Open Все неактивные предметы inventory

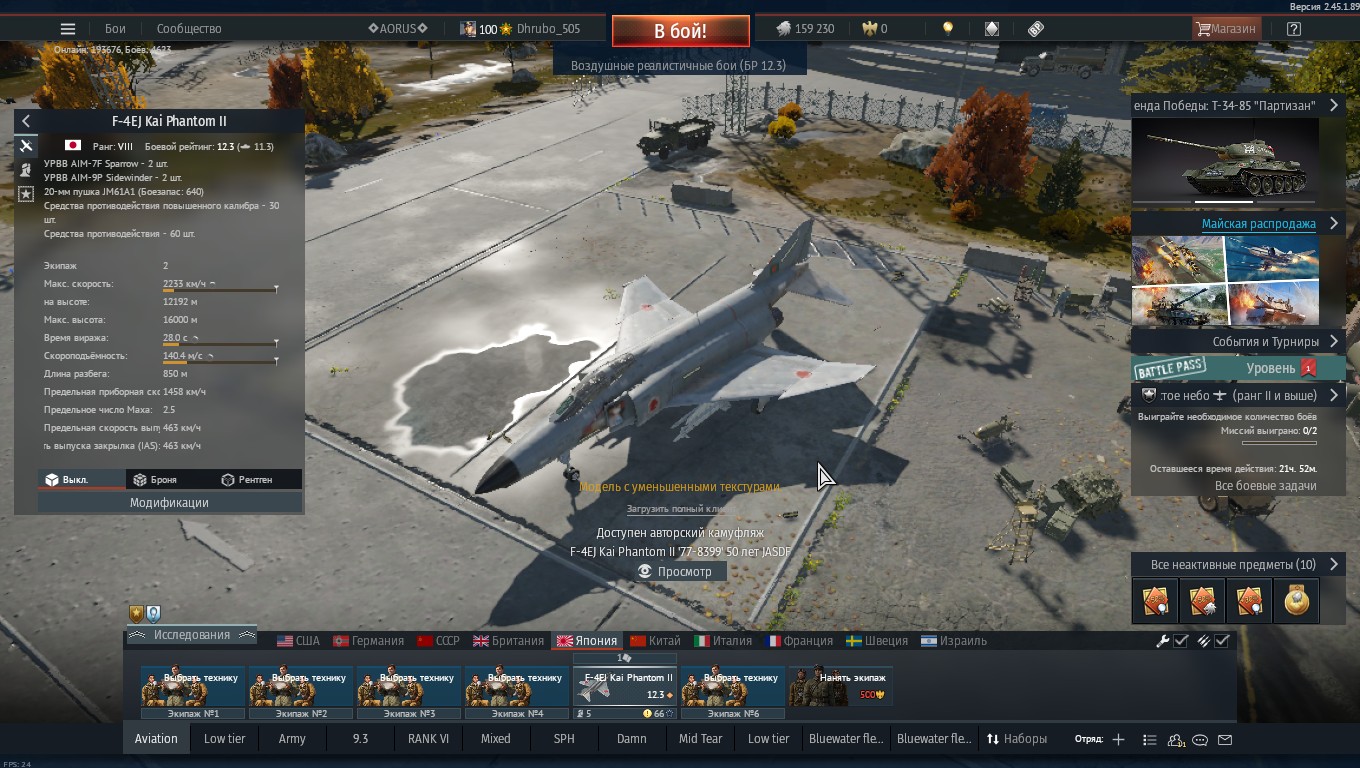[x=1233, y=565]
